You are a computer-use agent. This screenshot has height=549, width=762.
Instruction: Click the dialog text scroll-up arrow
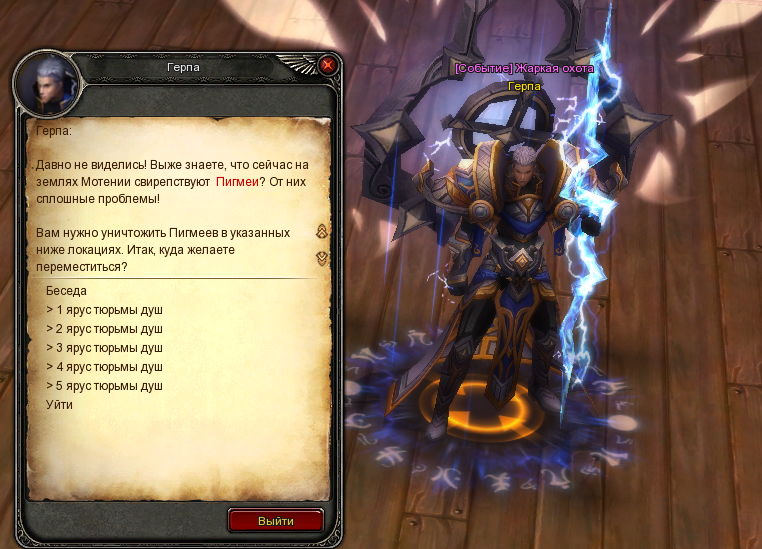coord(322,232)
